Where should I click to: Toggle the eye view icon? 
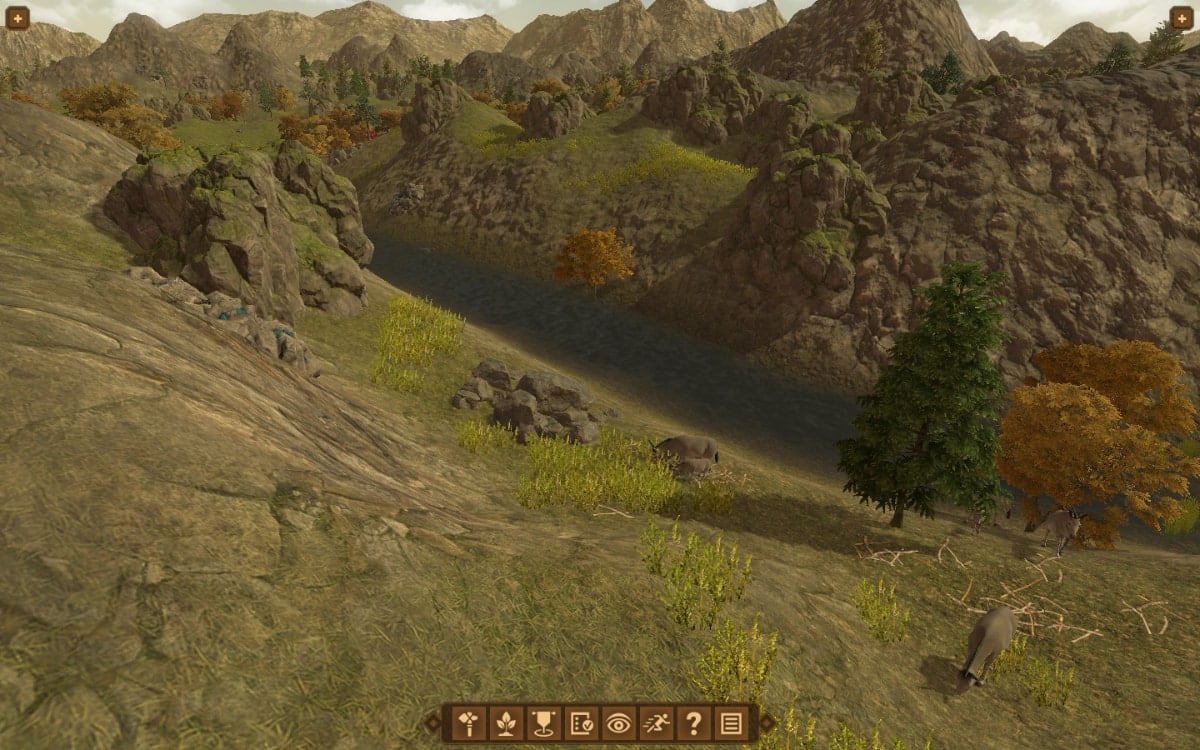tap(619, 722)
